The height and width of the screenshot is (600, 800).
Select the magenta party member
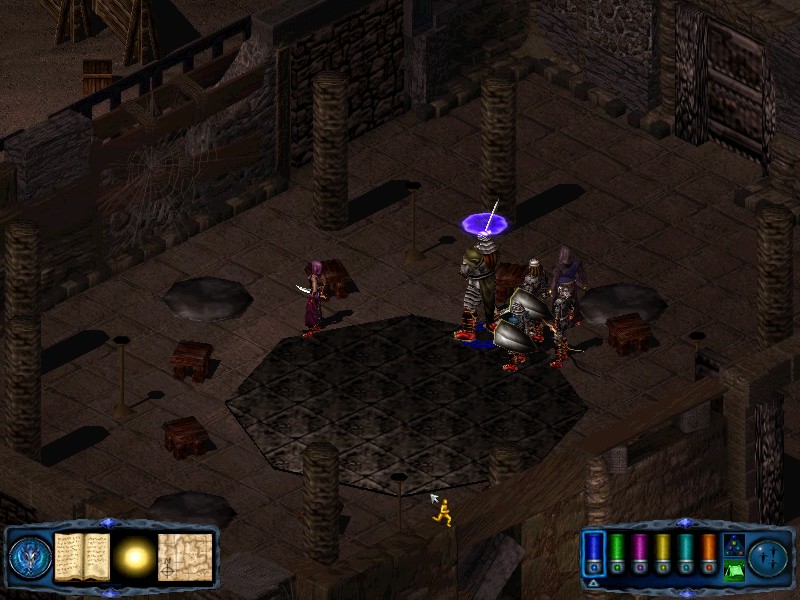[640, 552]
